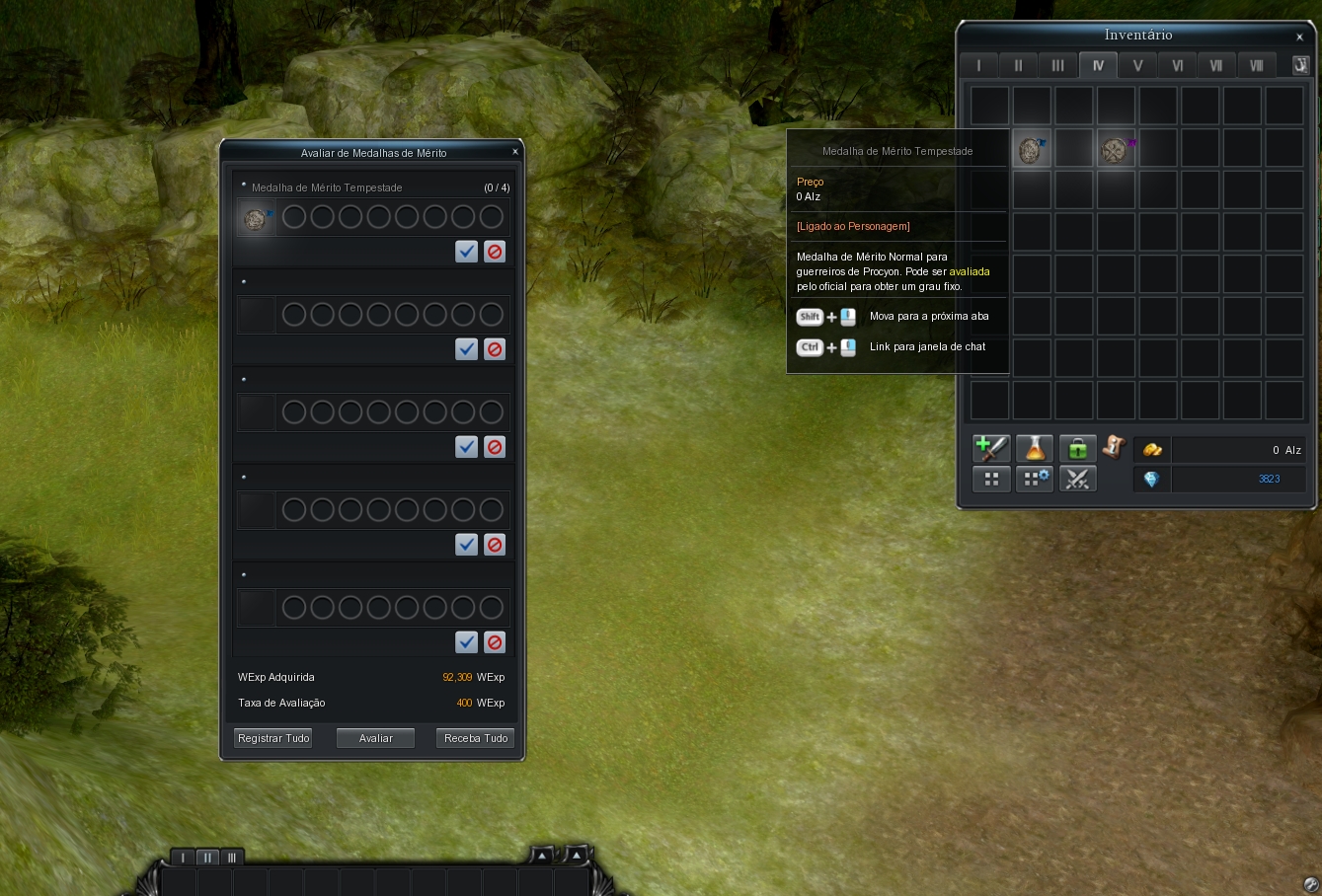Activate the orange potion flask button
Viewport: 1322px width, 896px height.
pyautogui.click(x=1035, y=449)
